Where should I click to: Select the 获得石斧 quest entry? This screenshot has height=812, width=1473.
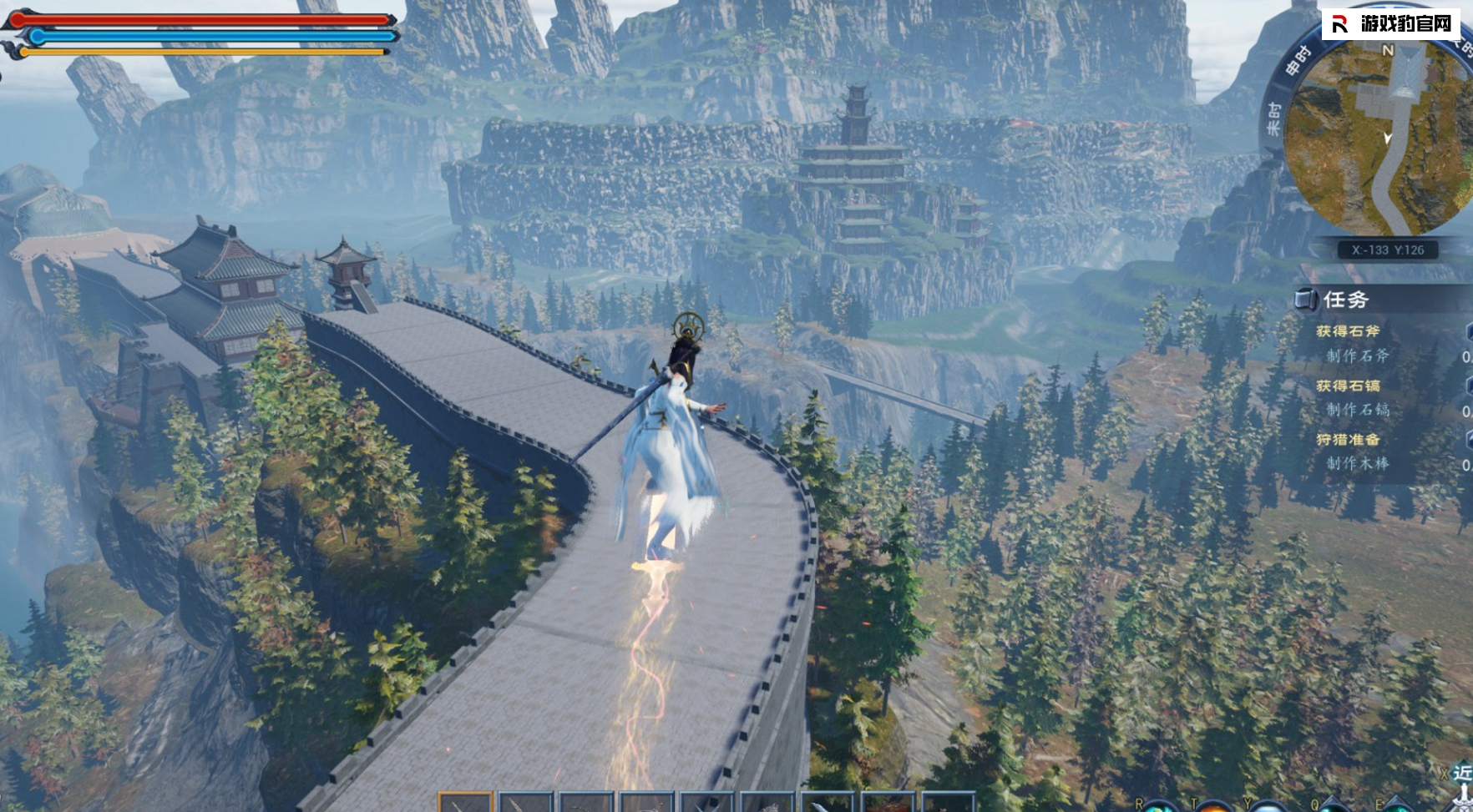click(x=1348, y=331)
